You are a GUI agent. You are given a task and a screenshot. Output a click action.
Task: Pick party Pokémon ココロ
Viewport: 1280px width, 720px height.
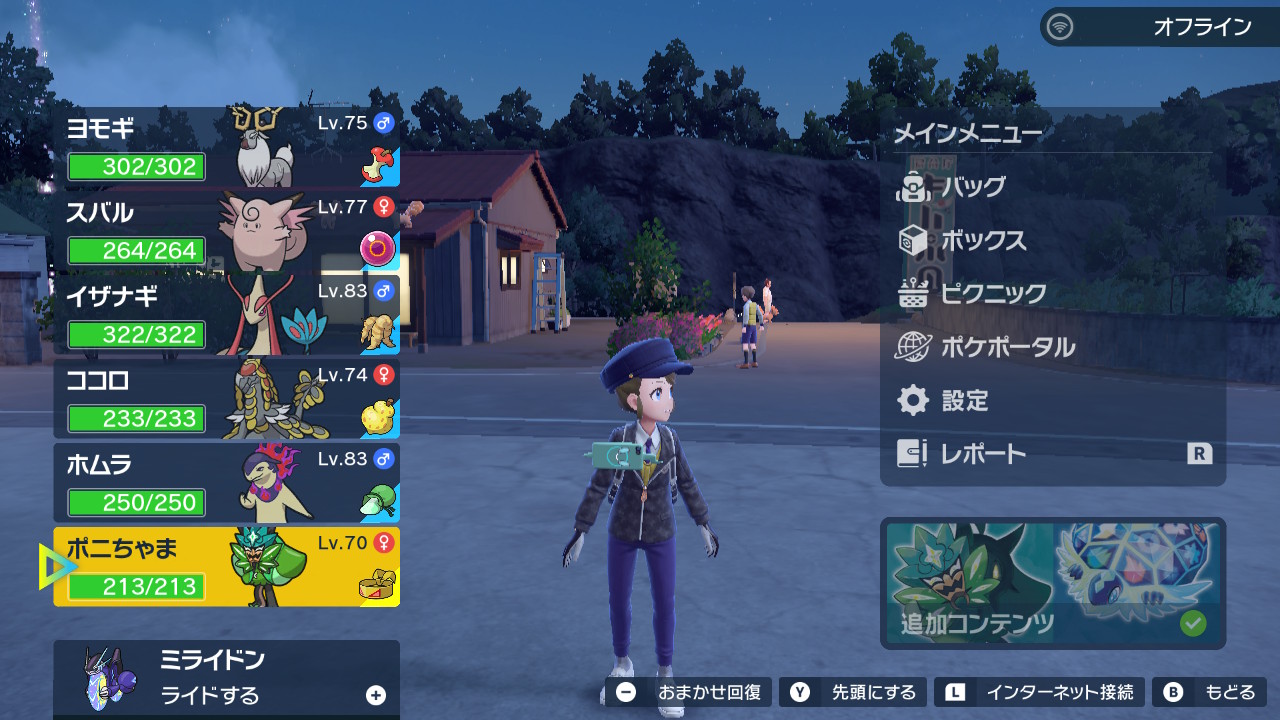[x=227, y=400]
